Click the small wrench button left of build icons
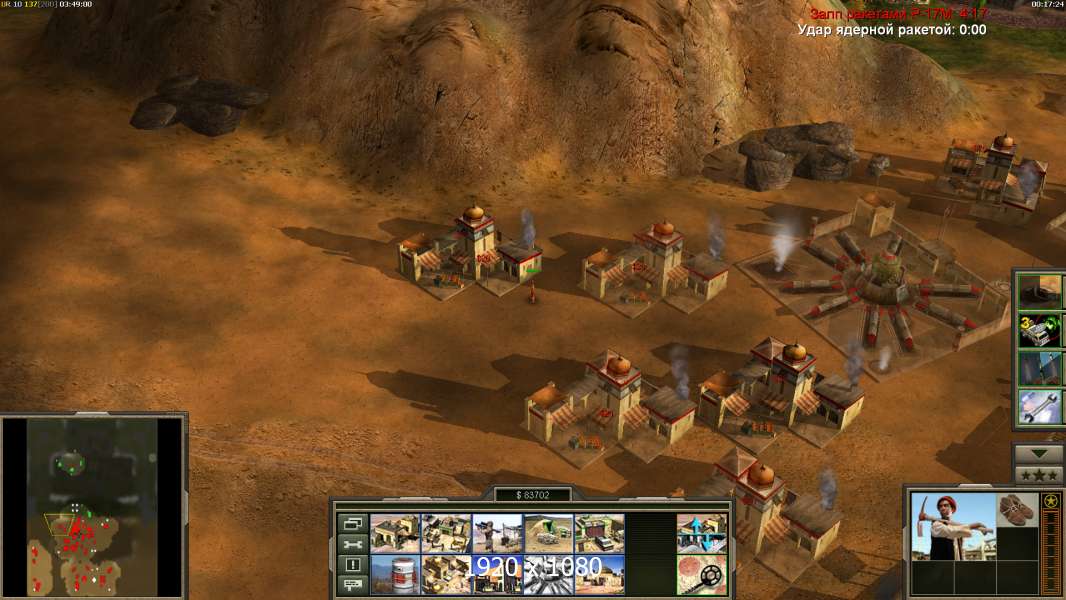This screenshot has width=1066, height=600. [352, 544]
